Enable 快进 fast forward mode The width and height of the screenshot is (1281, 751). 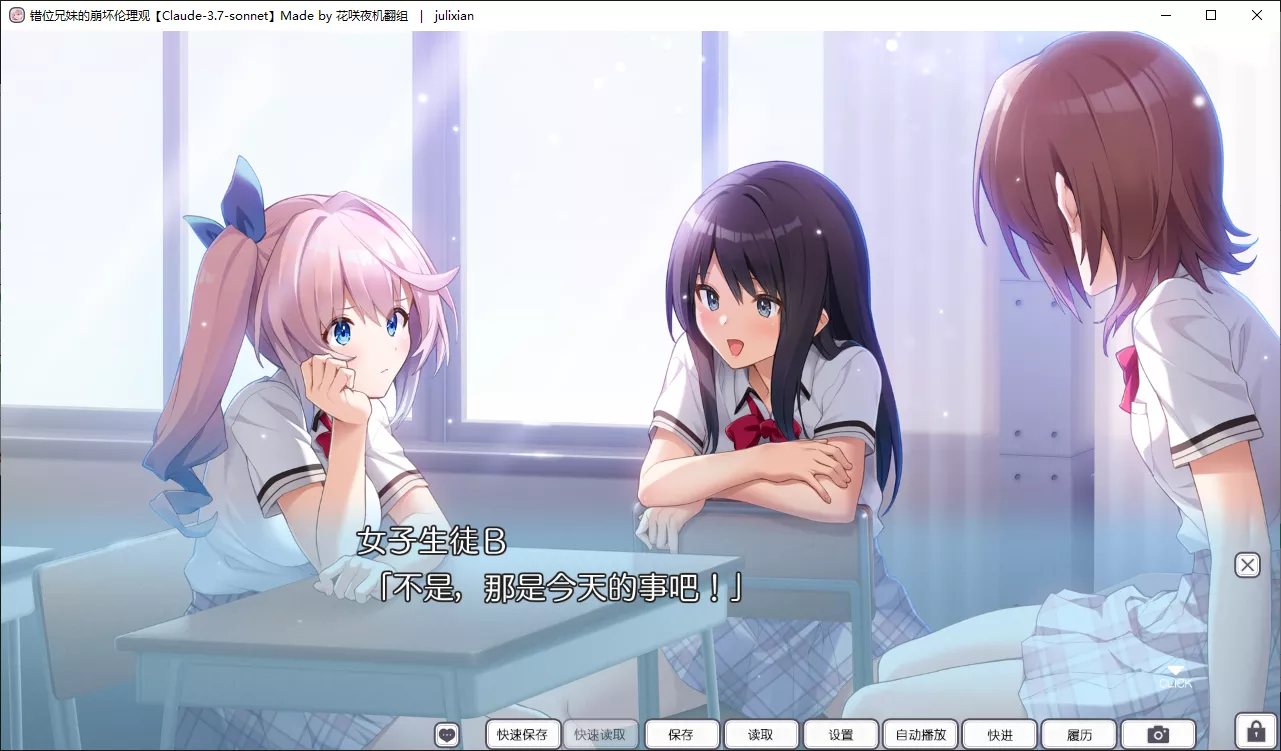coord(999,734)
